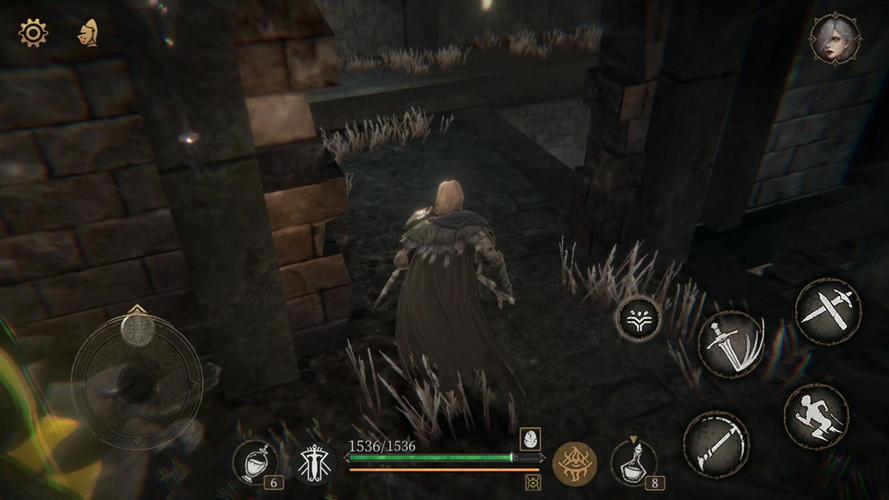Perform the sword slash attack
This screenshot has height=500, width=889.
(x=730, y=345)
